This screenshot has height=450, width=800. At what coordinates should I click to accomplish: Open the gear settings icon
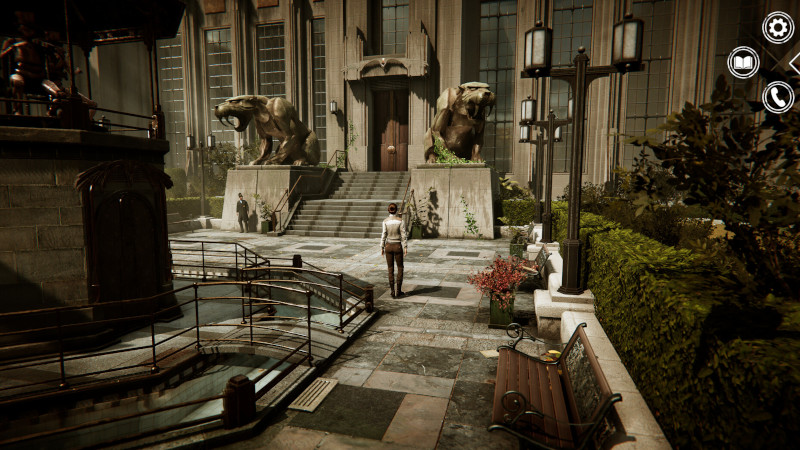[x=777, y=27]
